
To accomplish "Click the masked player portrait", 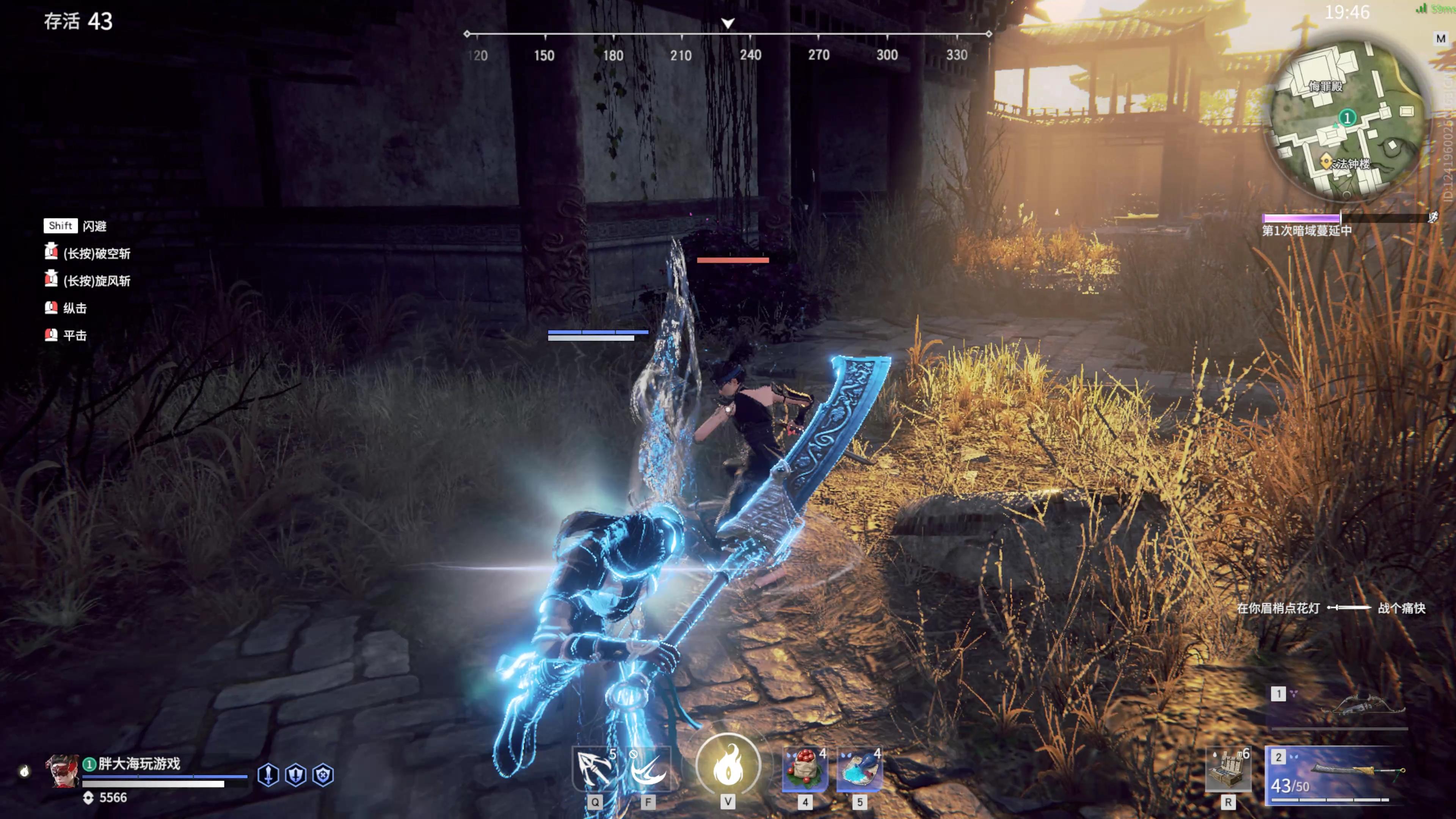I will coord(62,771).
